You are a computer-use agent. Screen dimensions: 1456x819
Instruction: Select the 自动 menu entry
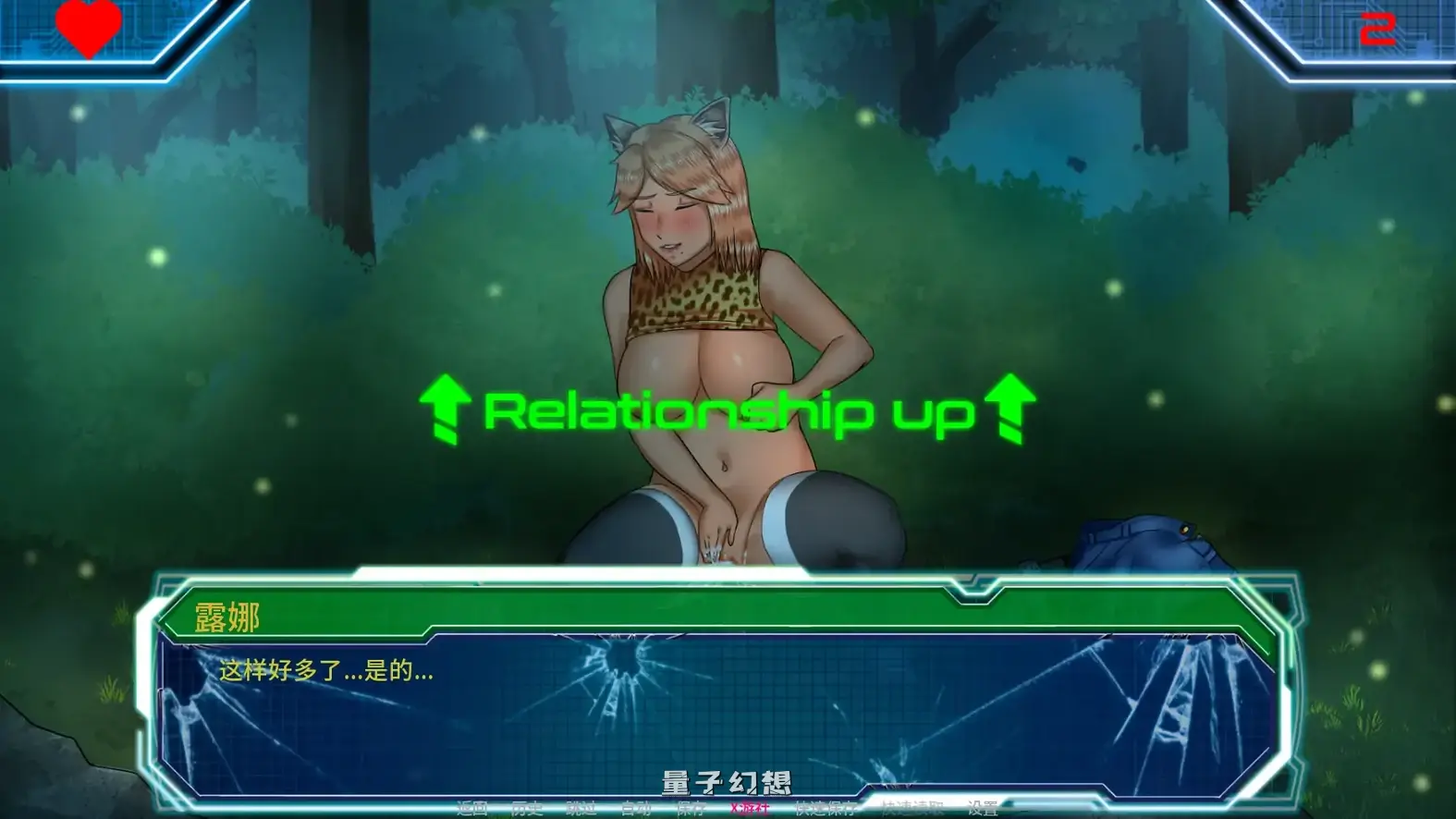click(x=638, y=808)
